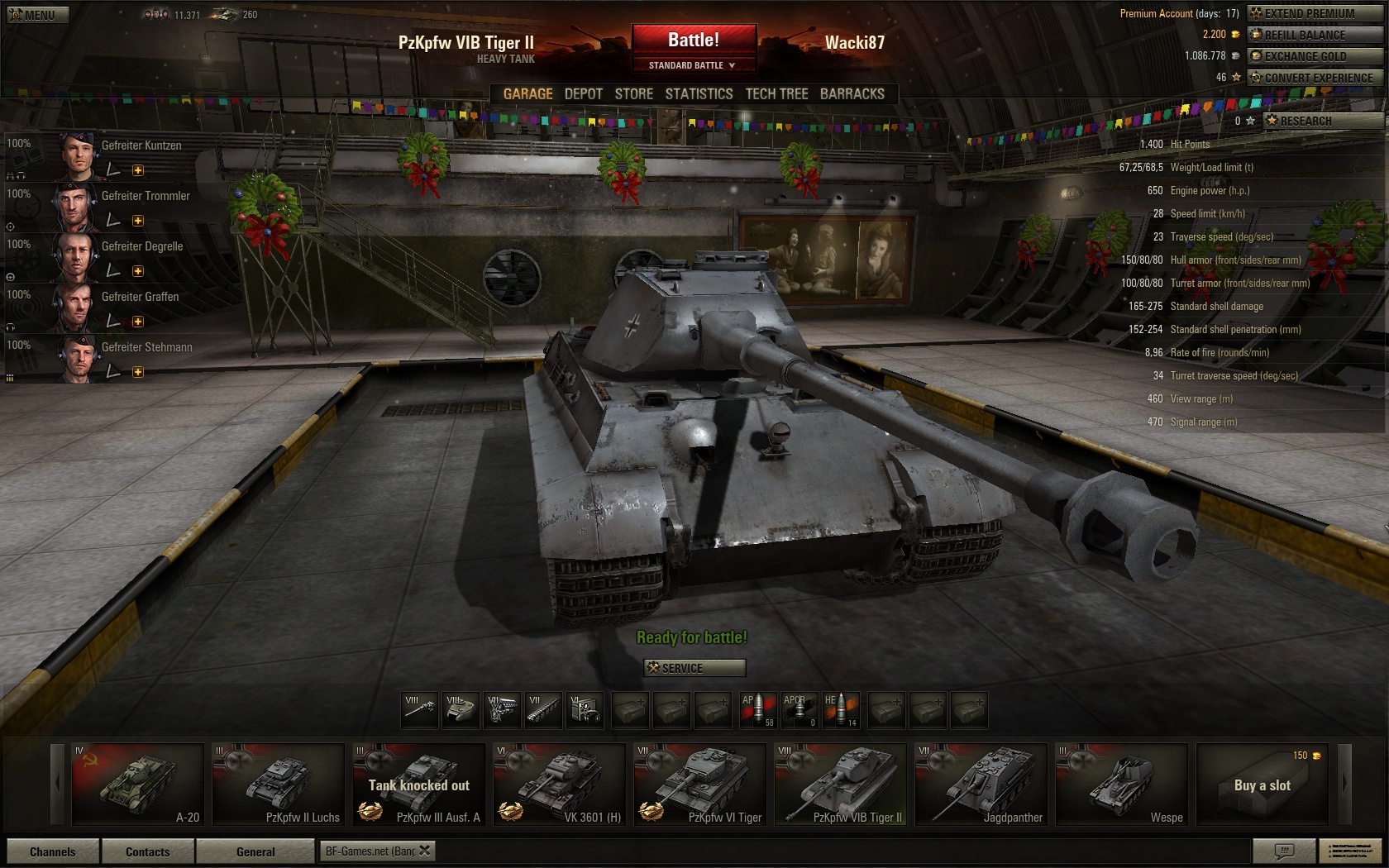Viewport: 1389px width, 868px height.
Task: Start the fight with the Battle! button
Action: click(x=694, y=40)
